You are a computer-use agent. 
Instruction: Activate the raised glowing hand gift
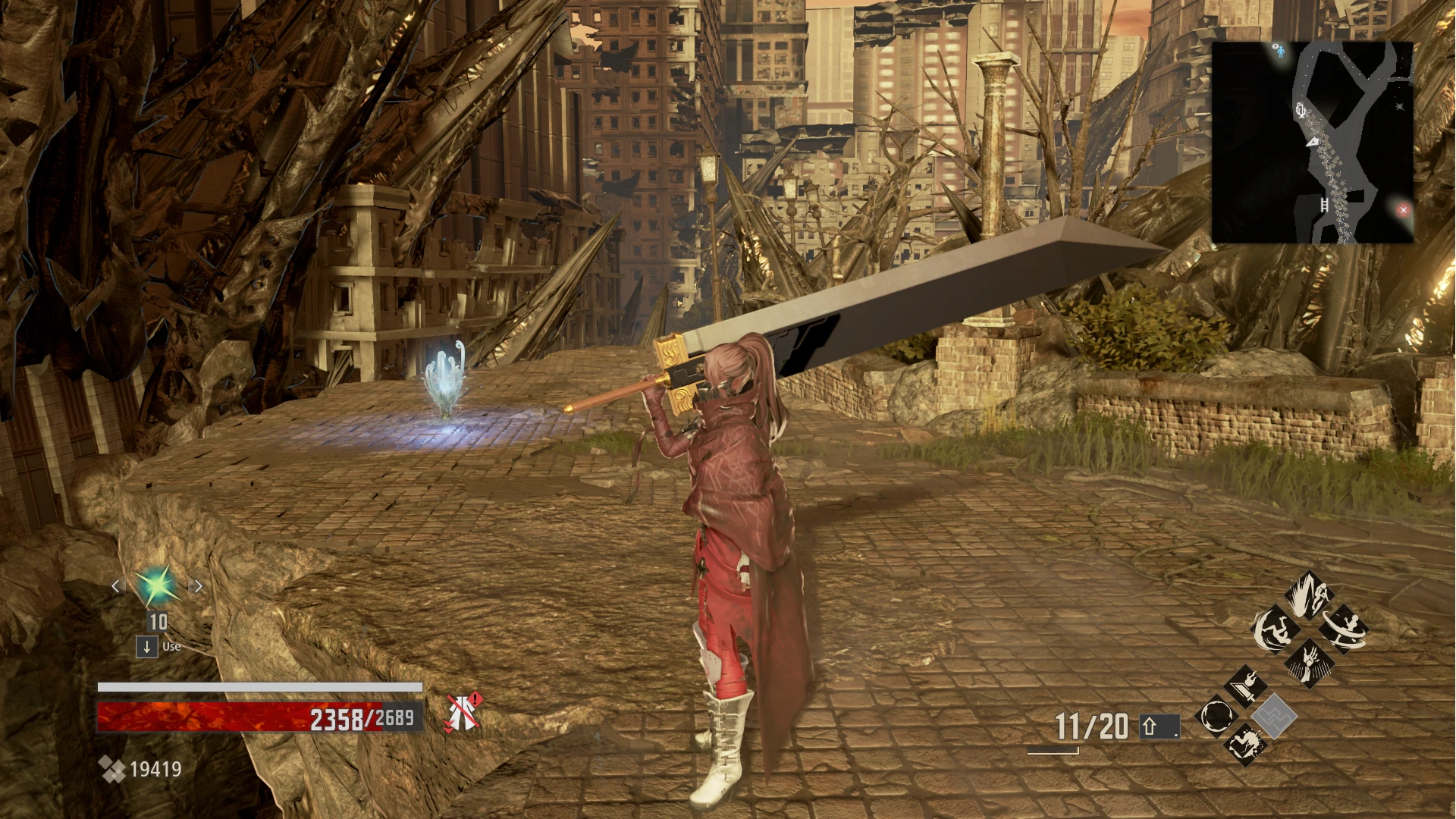[1310, 662]
